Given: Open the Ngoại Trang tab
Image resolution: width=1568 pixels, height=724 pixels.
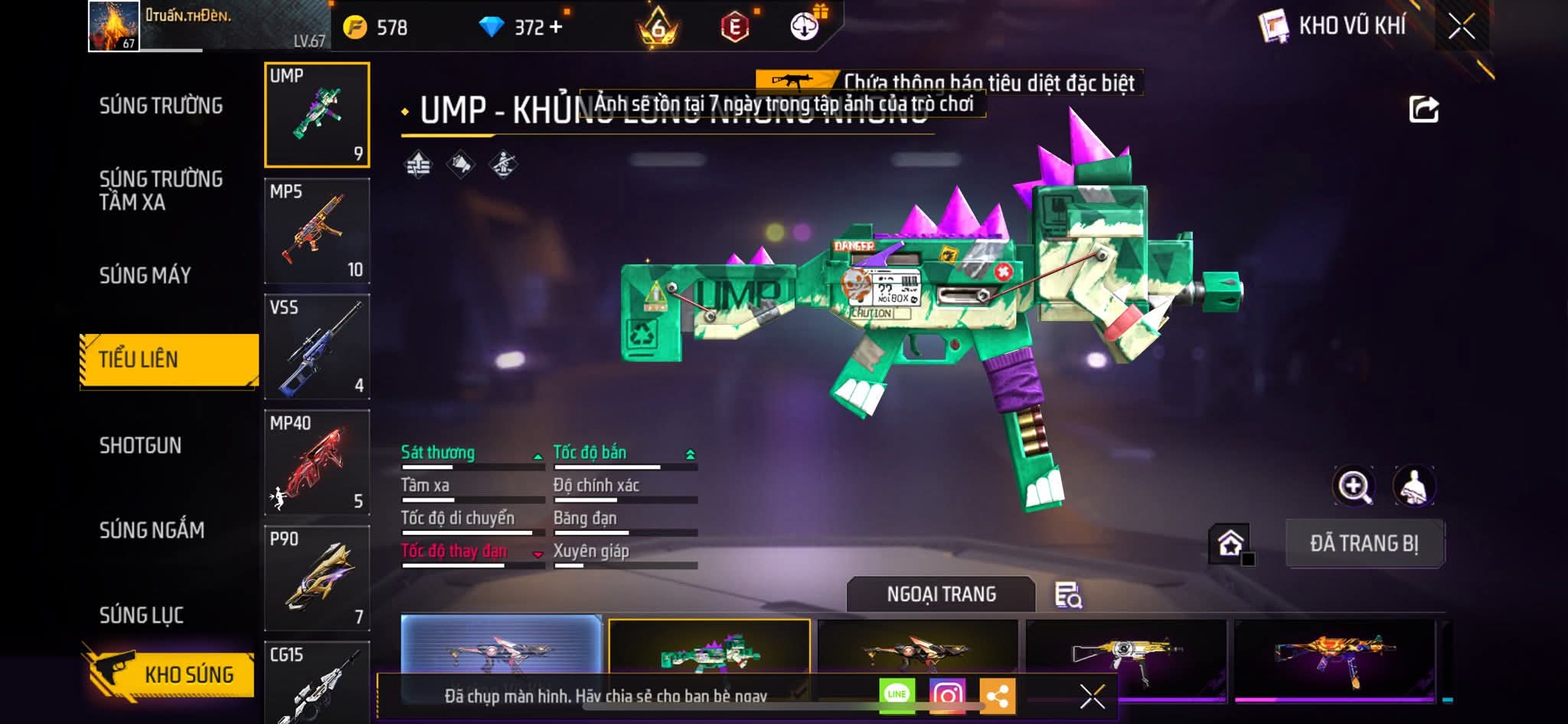Looking at the screenshot, I should click(x=941, y=595).
